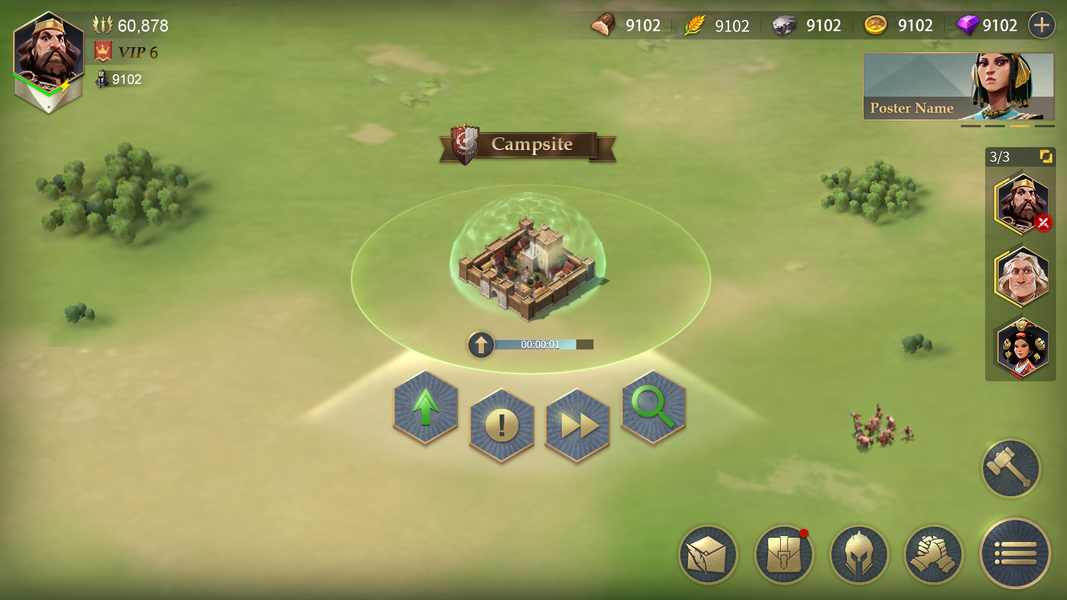
Task: Expand the 3/3 commander queue panel
Action: (x=1046, y=157)
